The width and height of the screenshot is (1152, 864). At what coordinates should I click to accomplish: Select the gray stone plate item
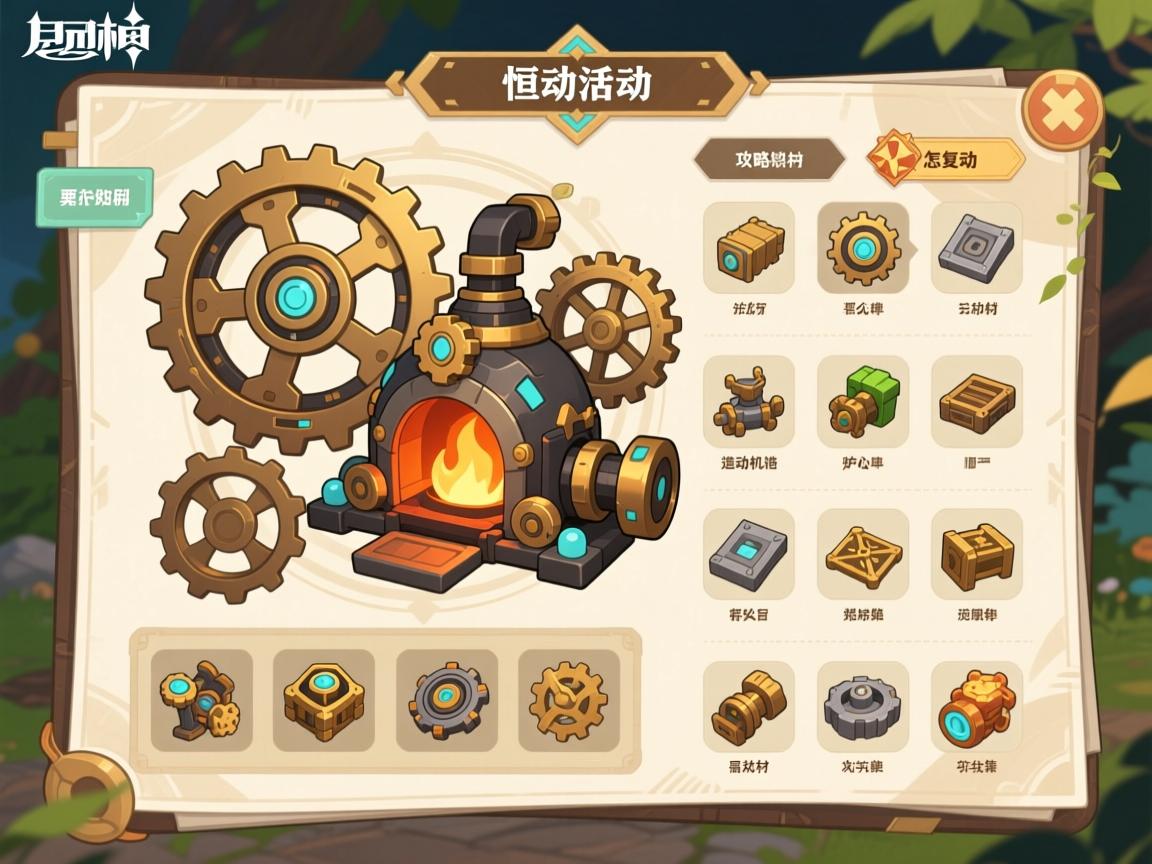coord(976,248)
